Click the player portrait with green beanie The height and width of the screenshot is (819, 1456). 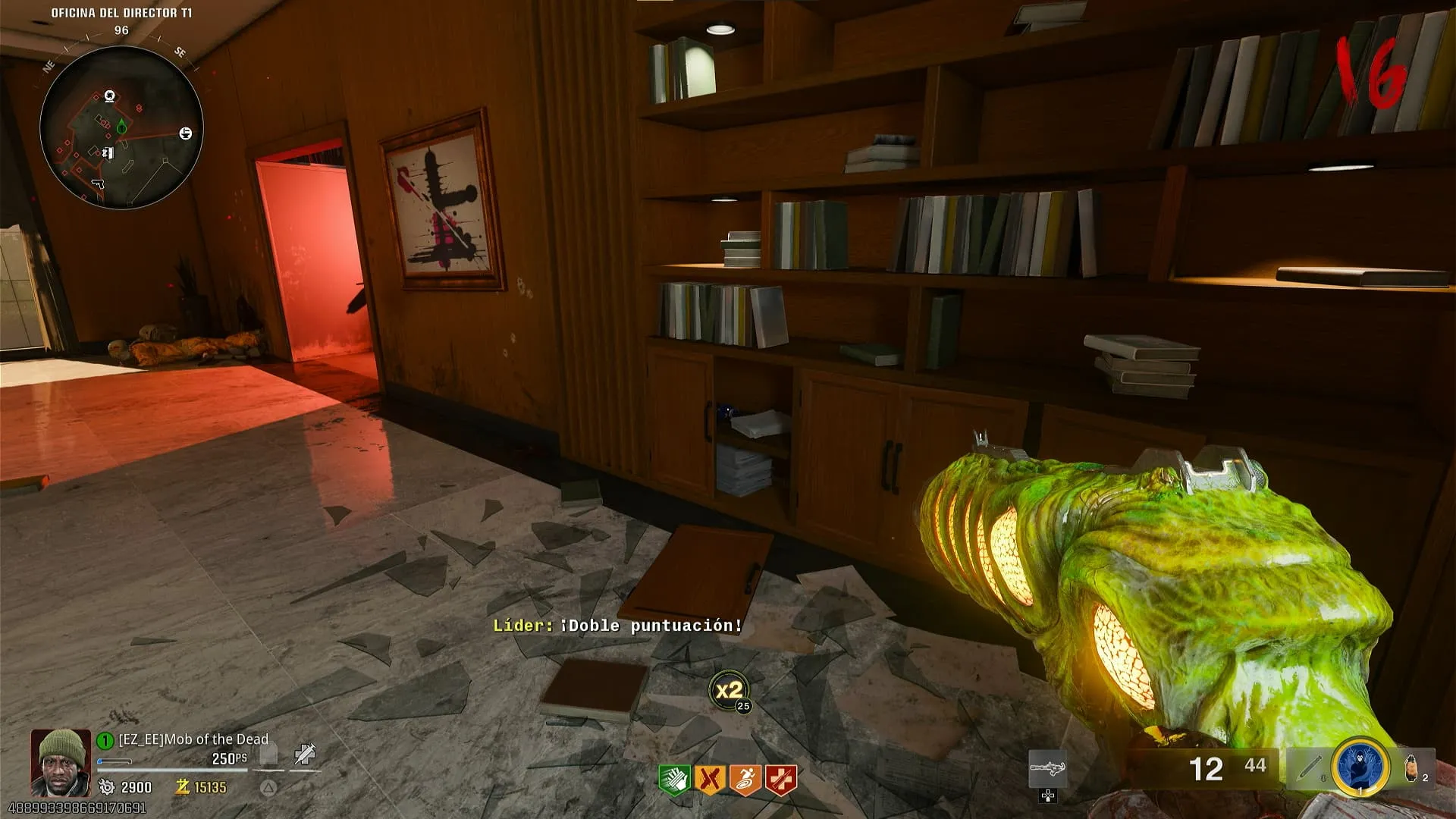click(60, 762)
